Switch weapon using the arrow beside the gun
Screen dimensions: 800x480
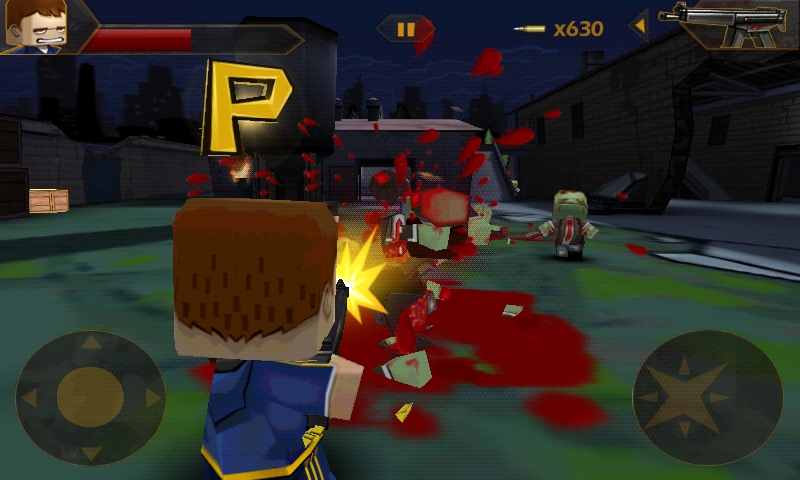tap(638, 25)
